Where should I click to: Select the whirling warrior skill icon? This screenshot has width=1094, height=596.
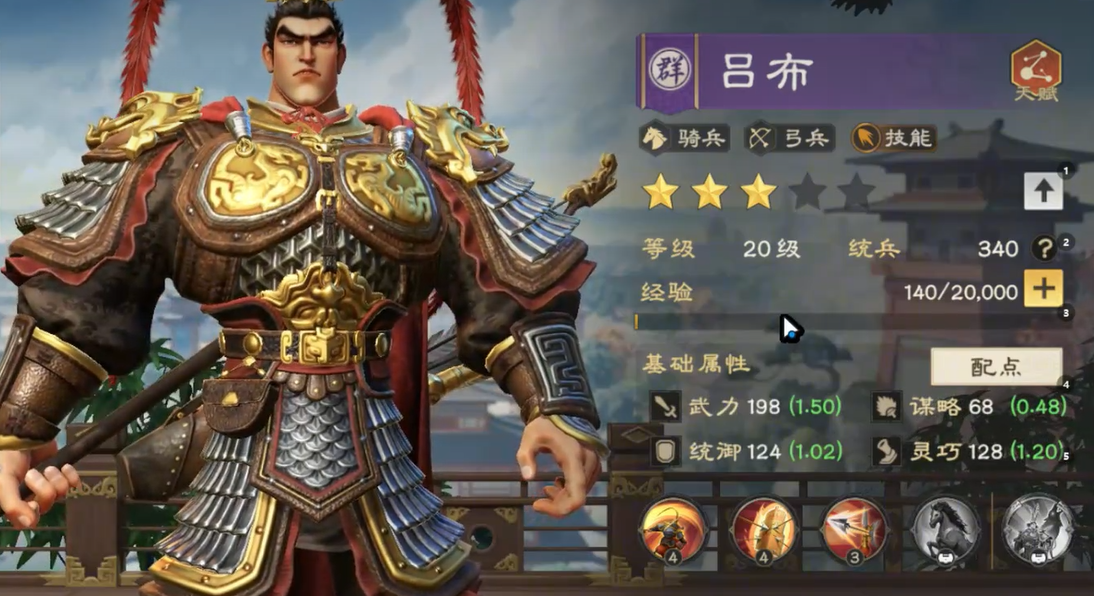[673, 530]
